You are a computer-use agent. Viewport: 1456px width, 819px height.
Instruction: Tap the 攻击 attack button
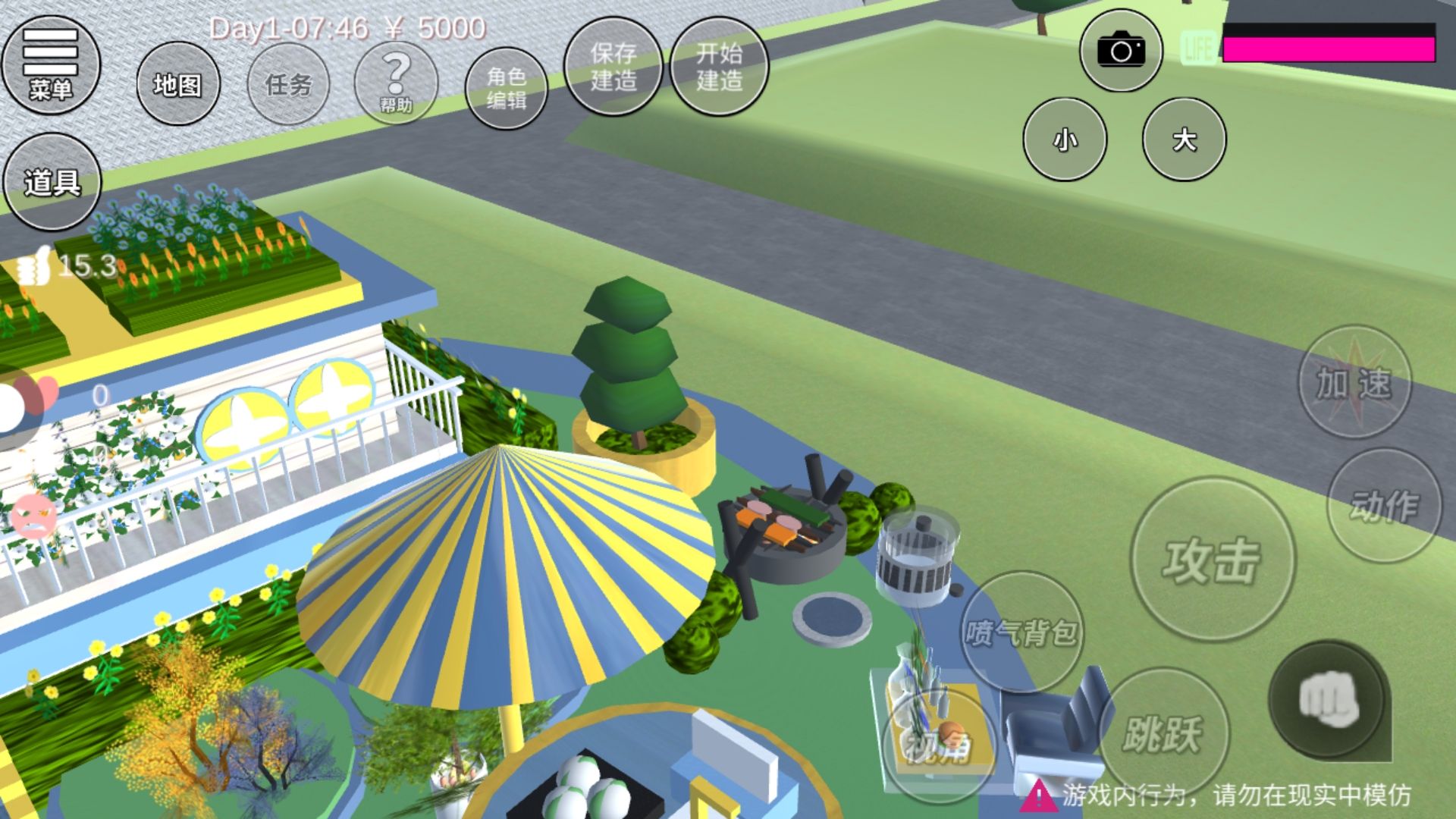point(1212,560)
